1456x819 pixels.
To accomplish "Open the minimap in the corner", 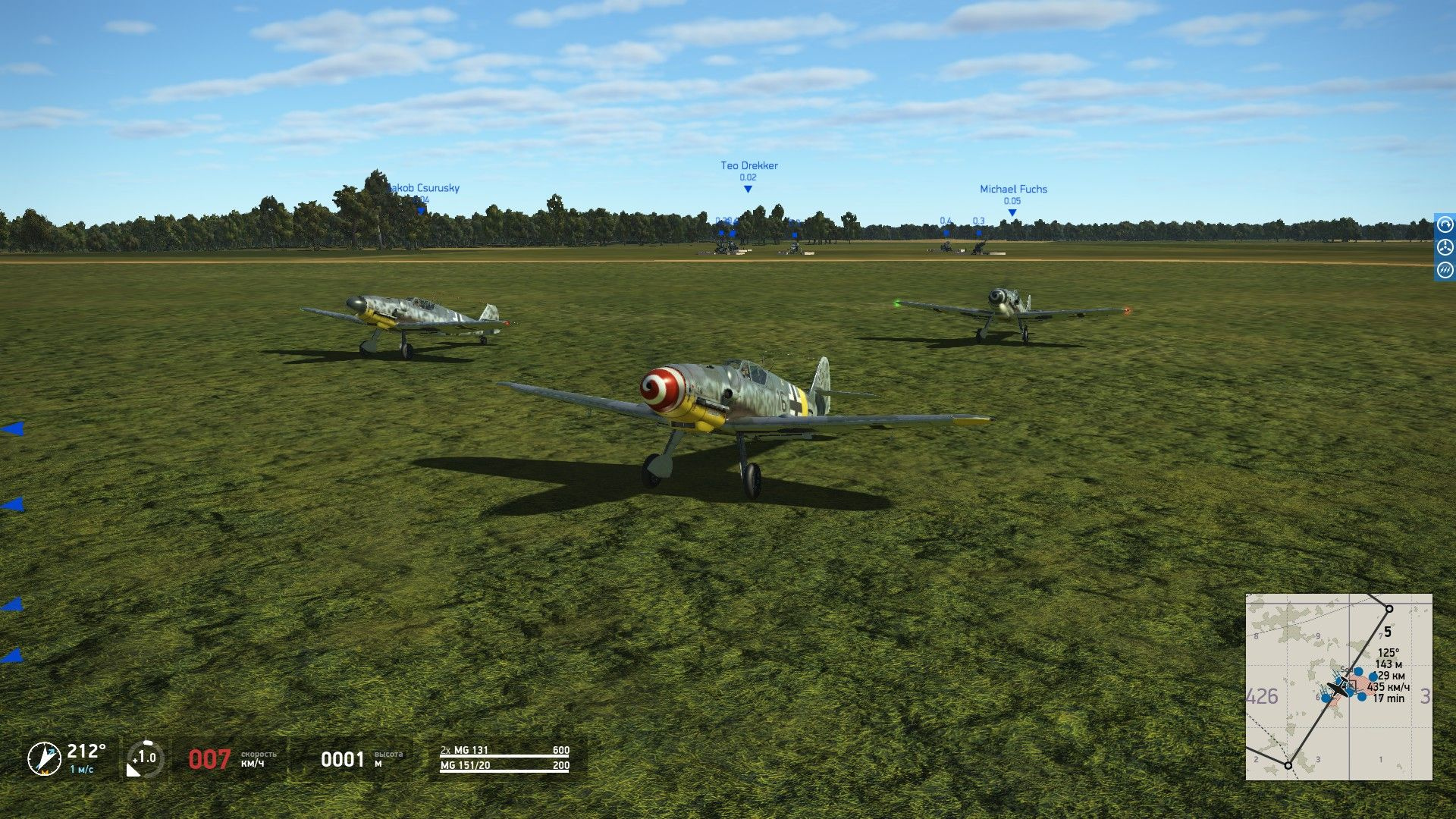I will coord(1338,686).
